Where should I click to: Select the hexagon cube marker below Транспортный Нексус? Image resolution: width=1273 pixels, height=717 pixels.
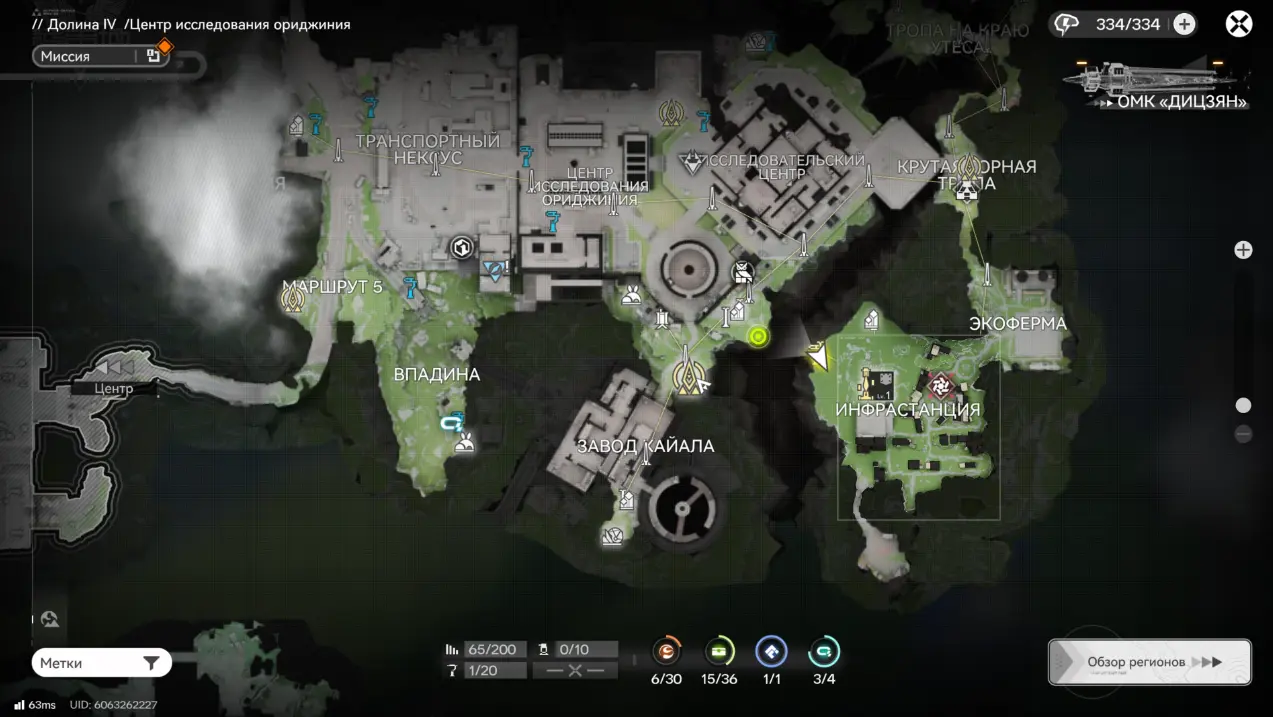[461, 246]
